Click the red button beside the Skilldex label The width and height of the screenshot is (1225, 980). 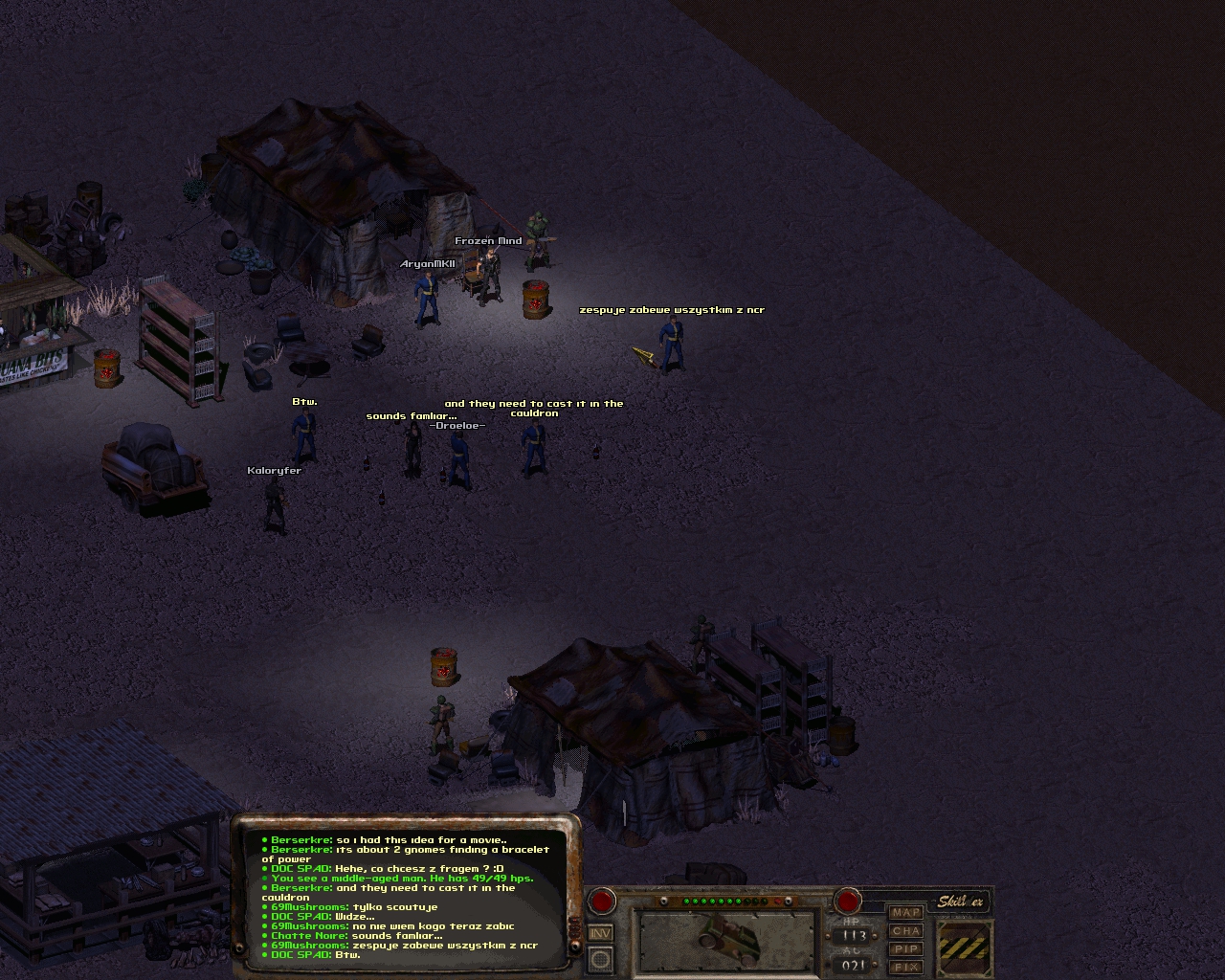[848, 901]
